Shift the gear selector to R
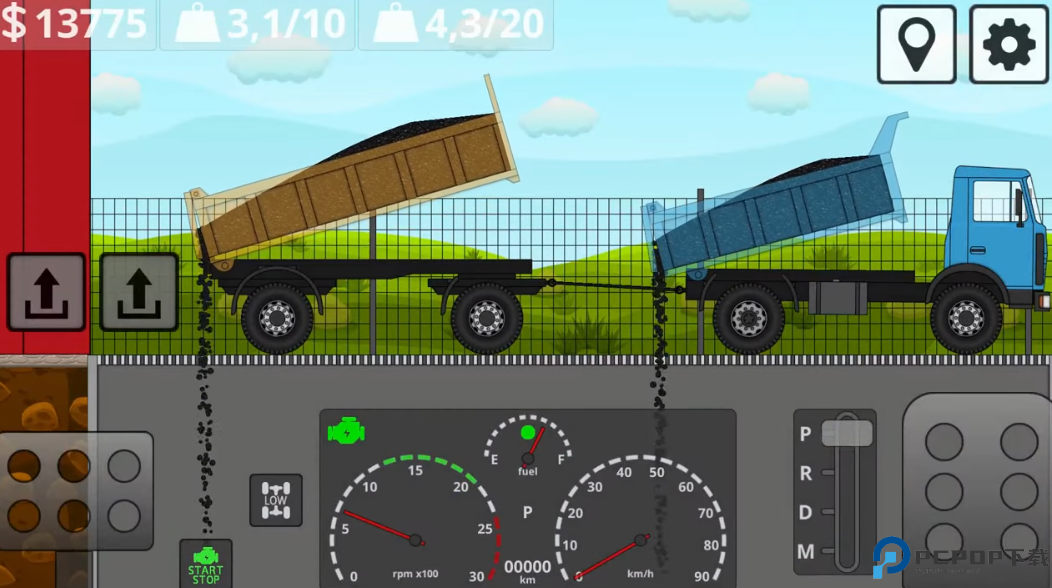 pyautogui.click(x=806, y=473)
